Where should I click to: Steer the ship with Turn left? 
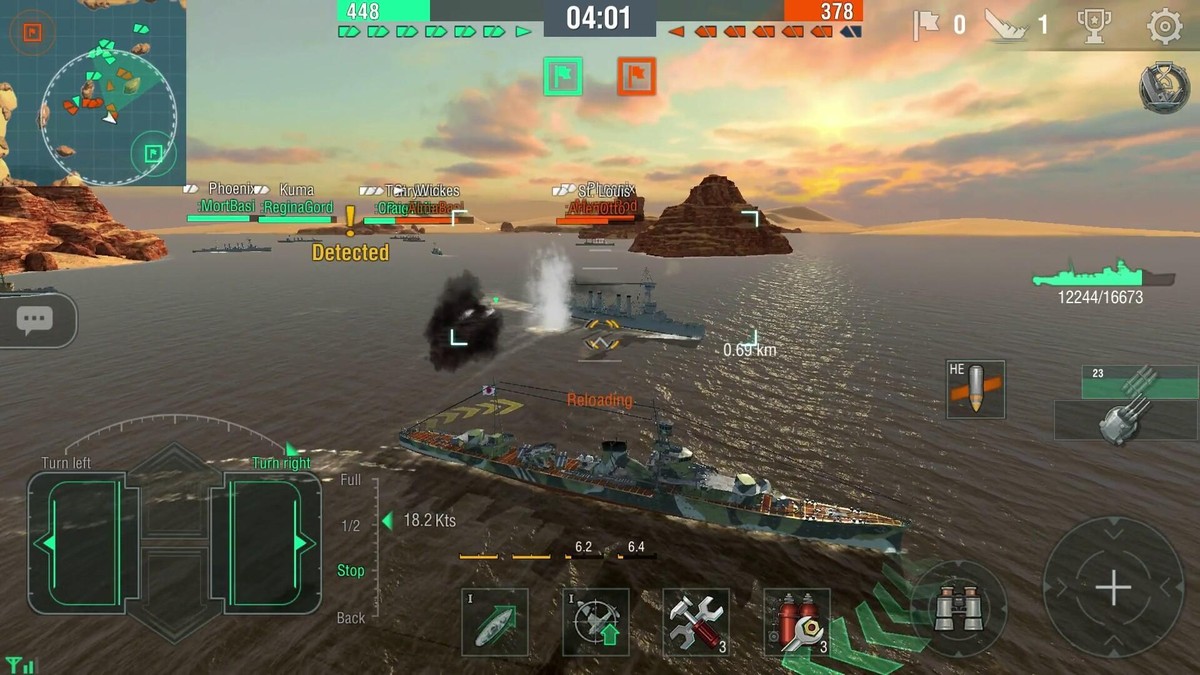82,543
